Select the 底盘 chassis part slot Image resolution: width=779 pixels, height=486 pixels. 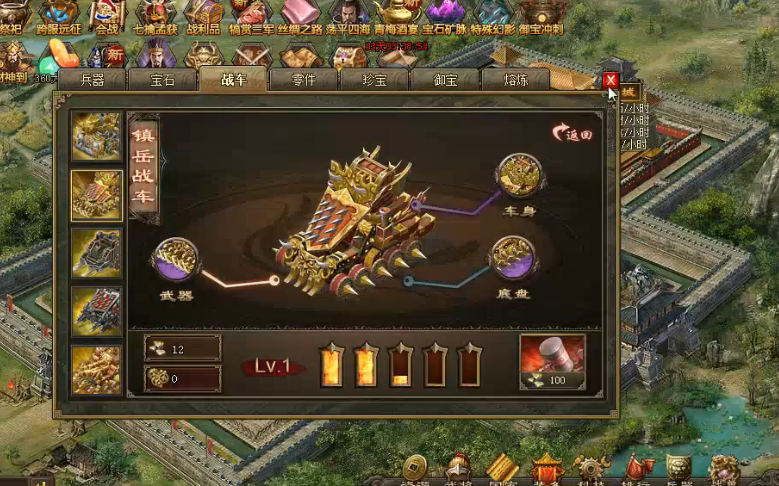click(x=512, y=258)
